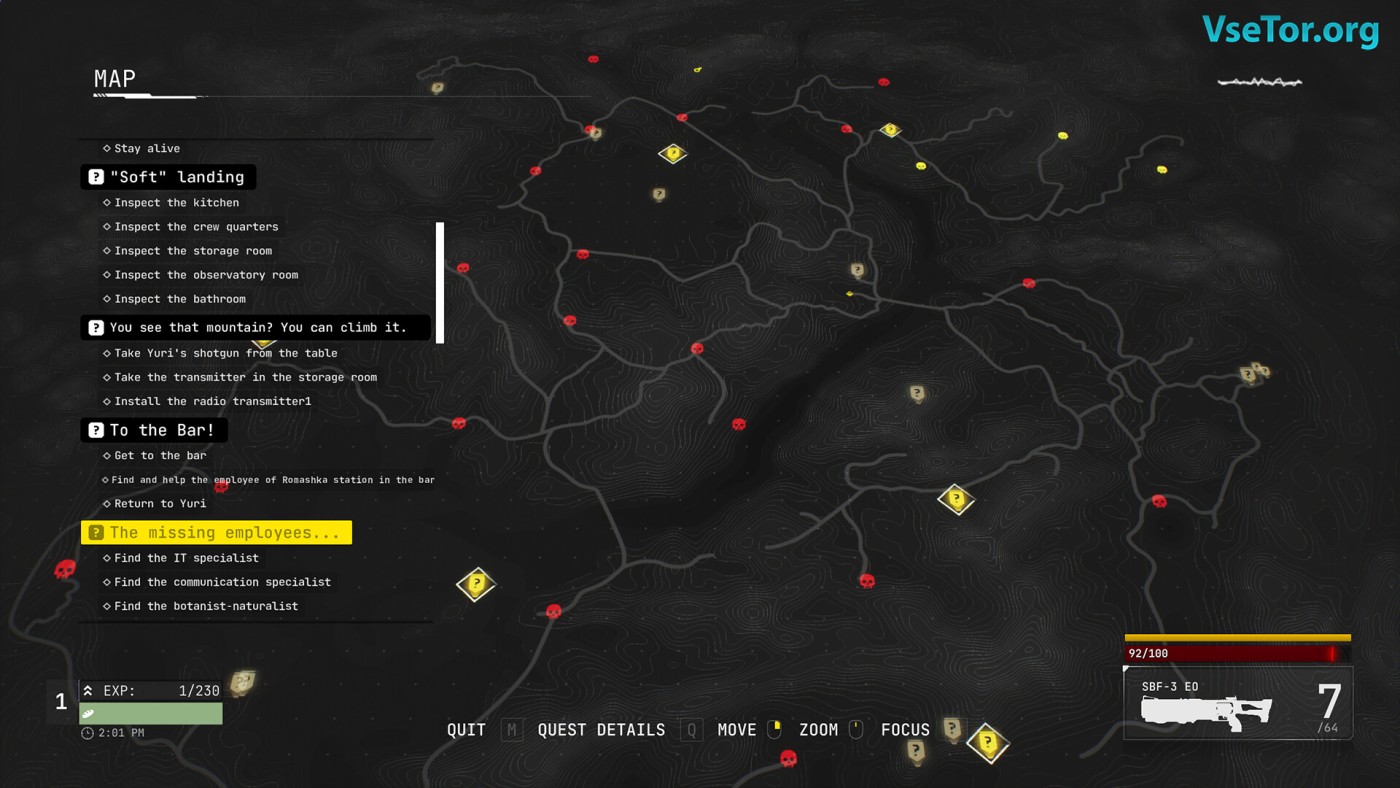Open the mountain climbing quest entry
Image resolution: width=1400 pixels, height=788 pixels.
[x=256, y=327]
